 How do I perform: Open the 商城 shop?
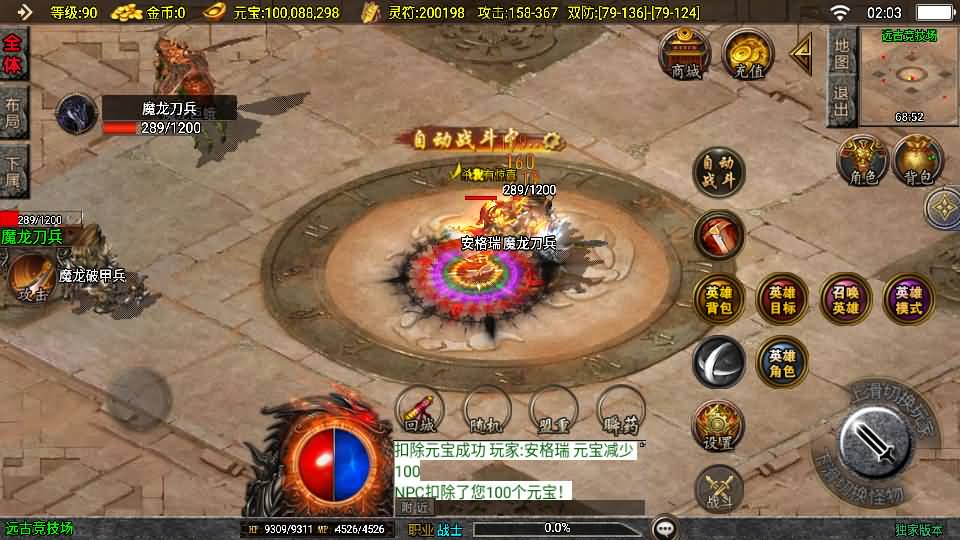(685, 54)
